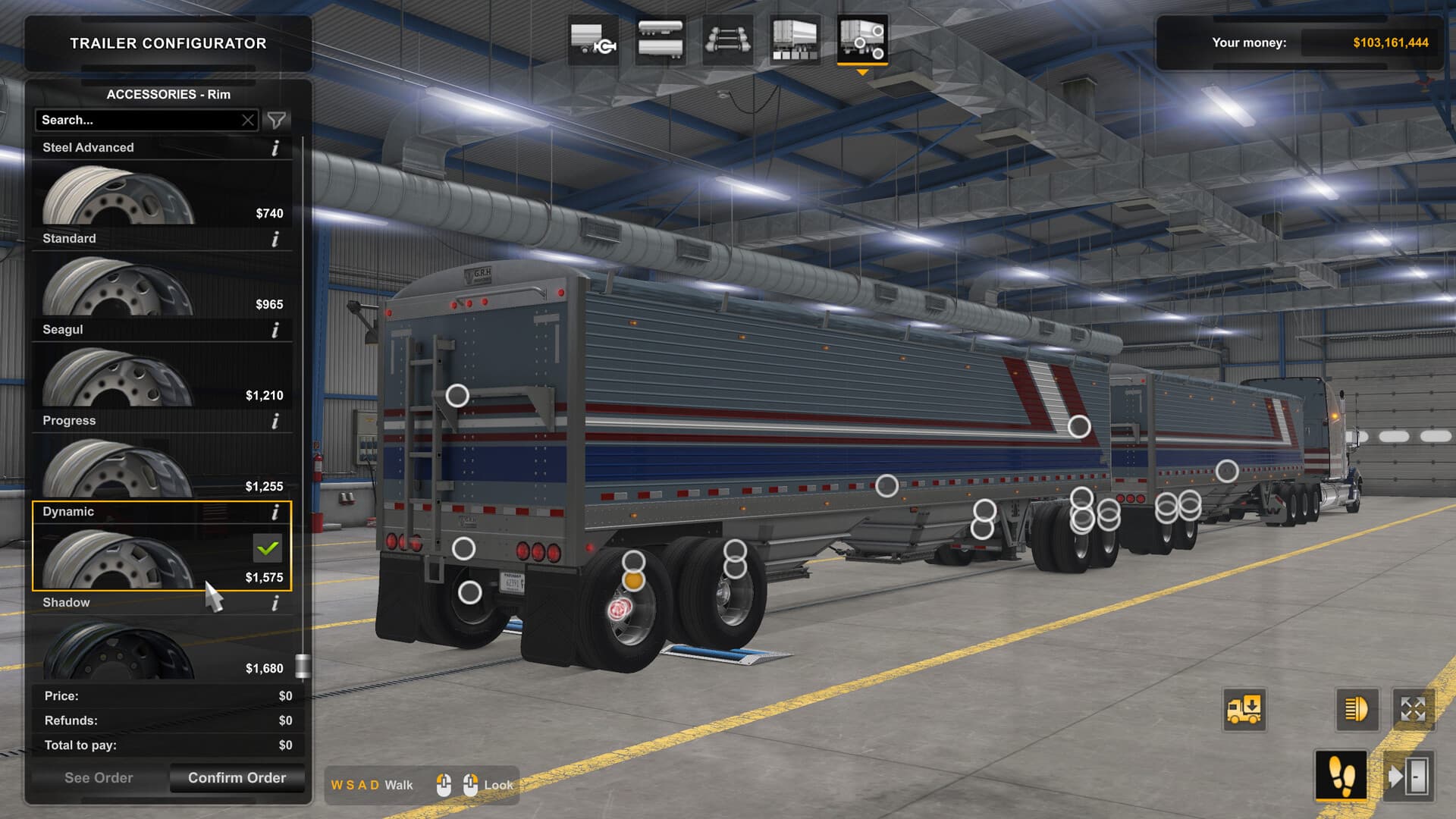Click the Dynamic rim section header

[x=114, y=511]
